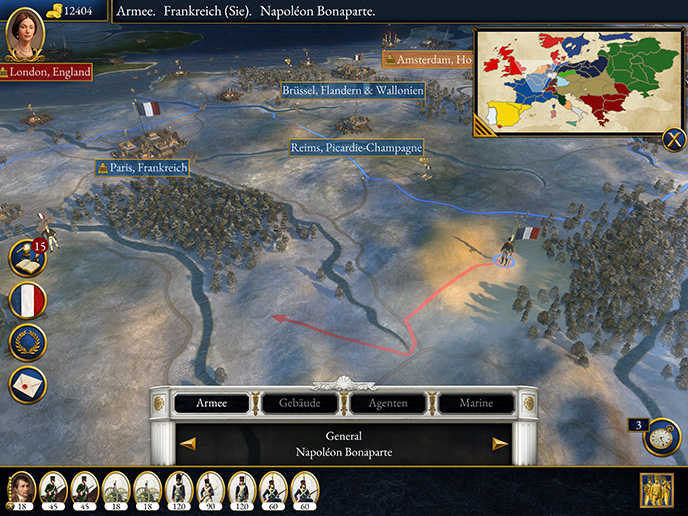The width and height of the screenshot is (688, 516).
Task: Switch to the Marine tab
Action: click(x=475, y=403)
